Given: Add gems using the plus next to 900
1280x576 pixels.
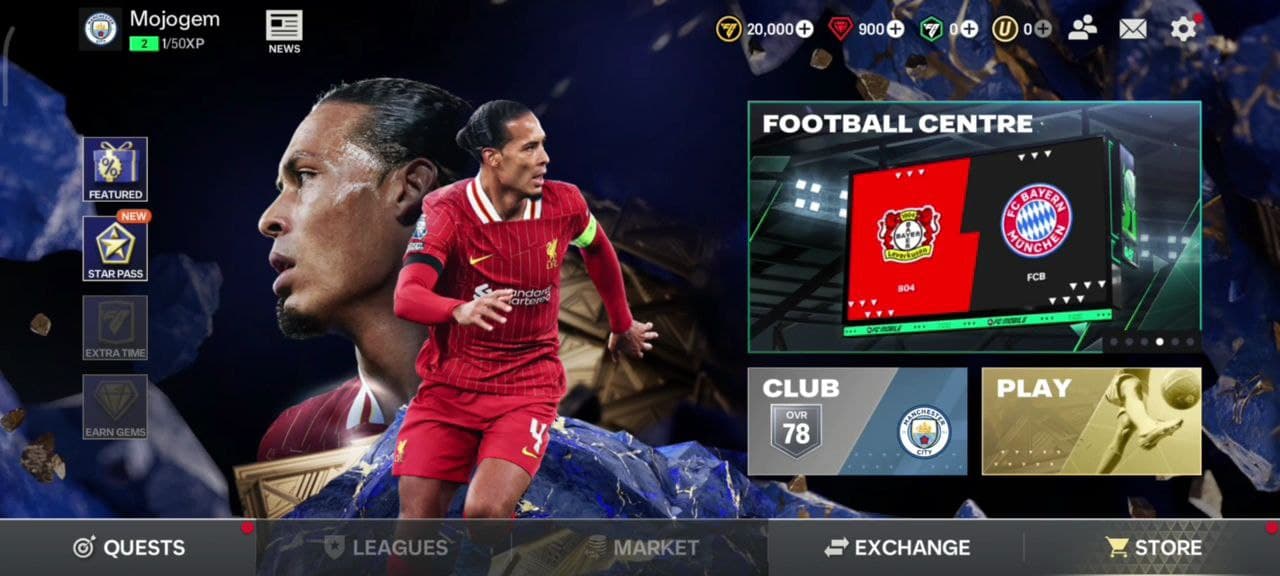Looking at the screenshot, I should pos(895,29).
